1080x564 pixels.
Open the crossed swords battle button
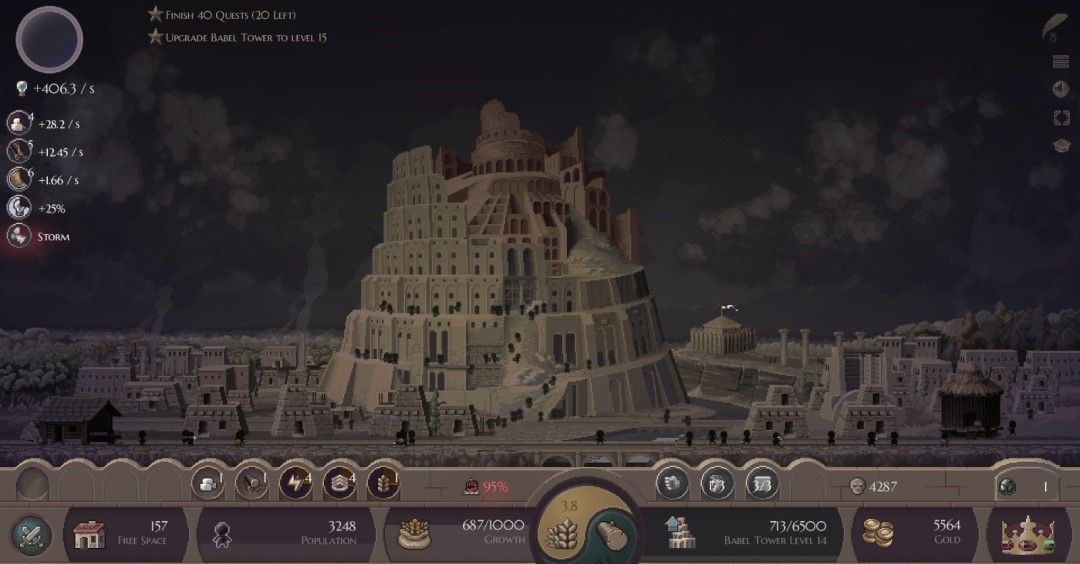(x=30, y=534)
